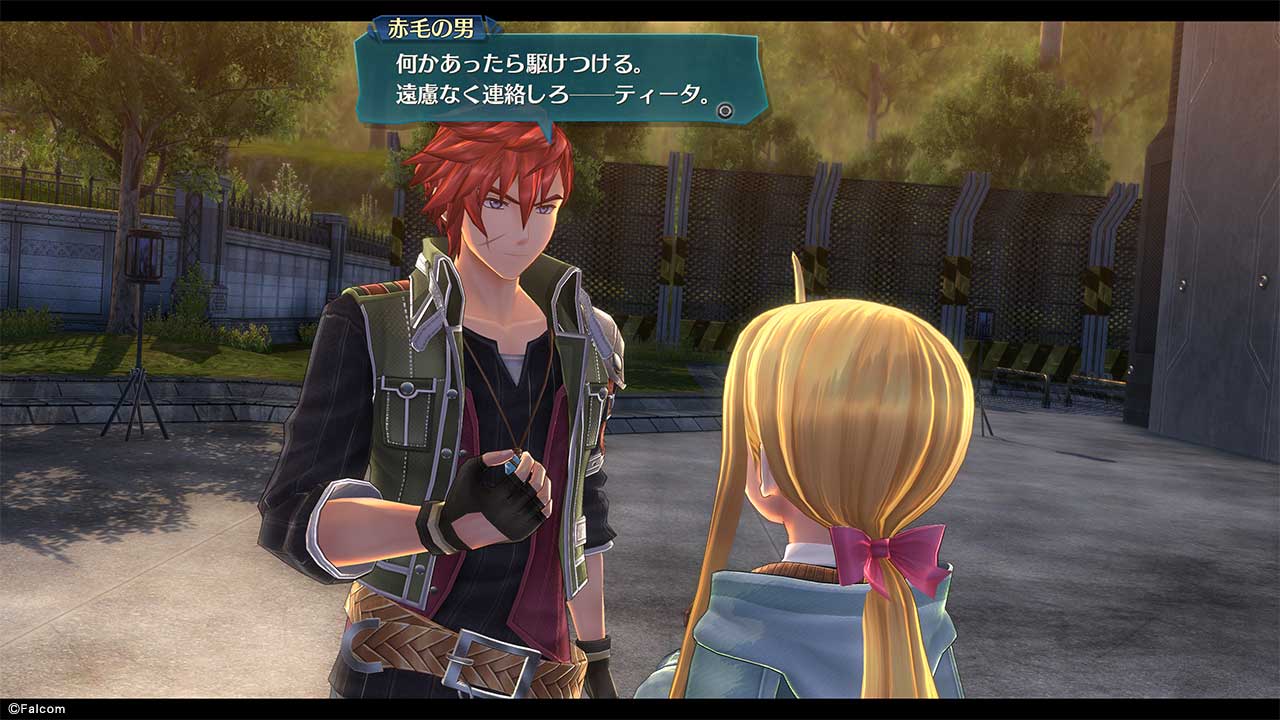Click the round dialogue continue indicator
1280x720 pixels.
click(x=726, y=110)
